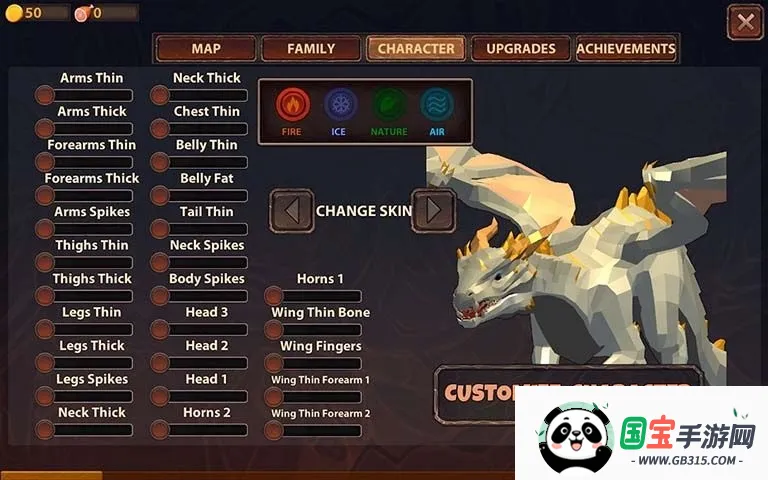Switch to the Map tab
Image resolution: width=768 pixels, height=480 pixels.
tap(206, 49)
